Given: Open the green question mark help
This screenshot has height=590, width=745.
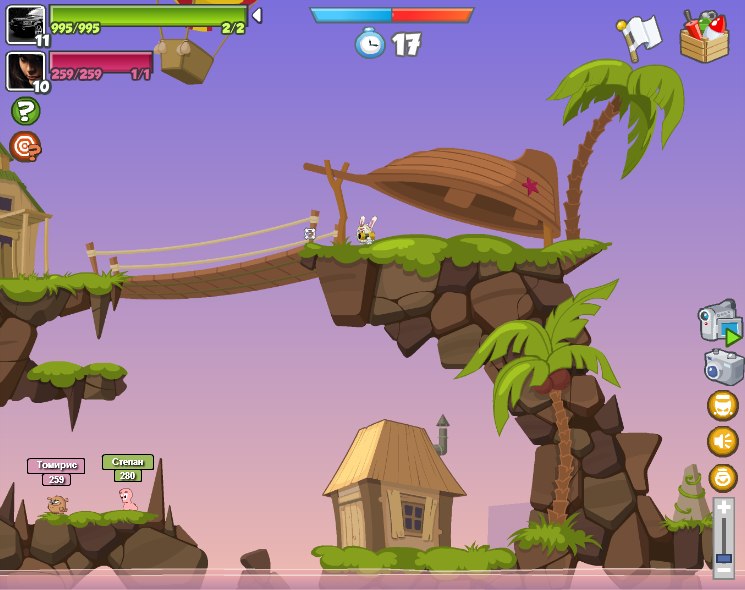Looking at the screenshot, I should point(25,110).
